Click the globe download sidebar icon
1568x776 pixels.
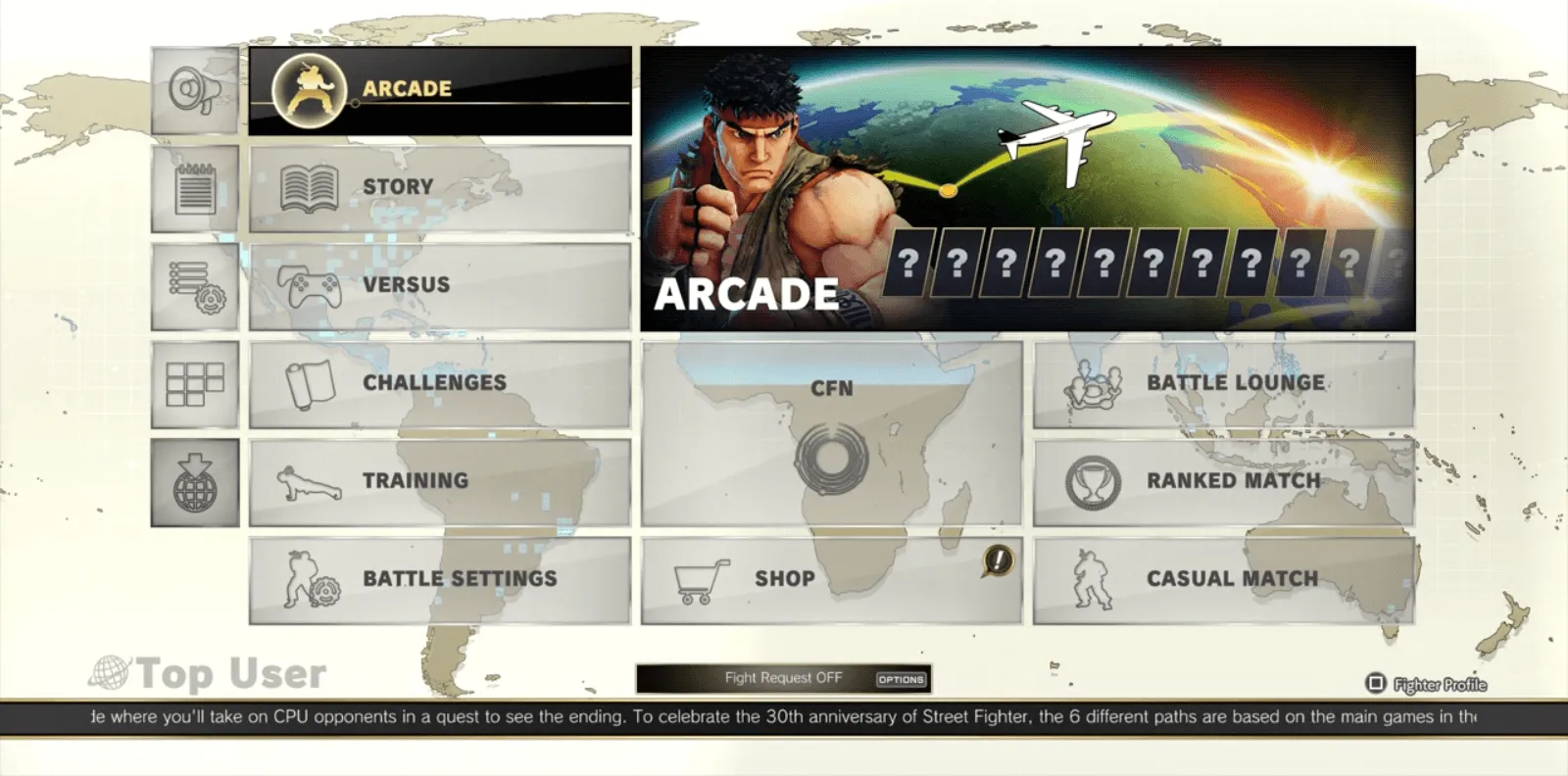[x=193, y=481]
